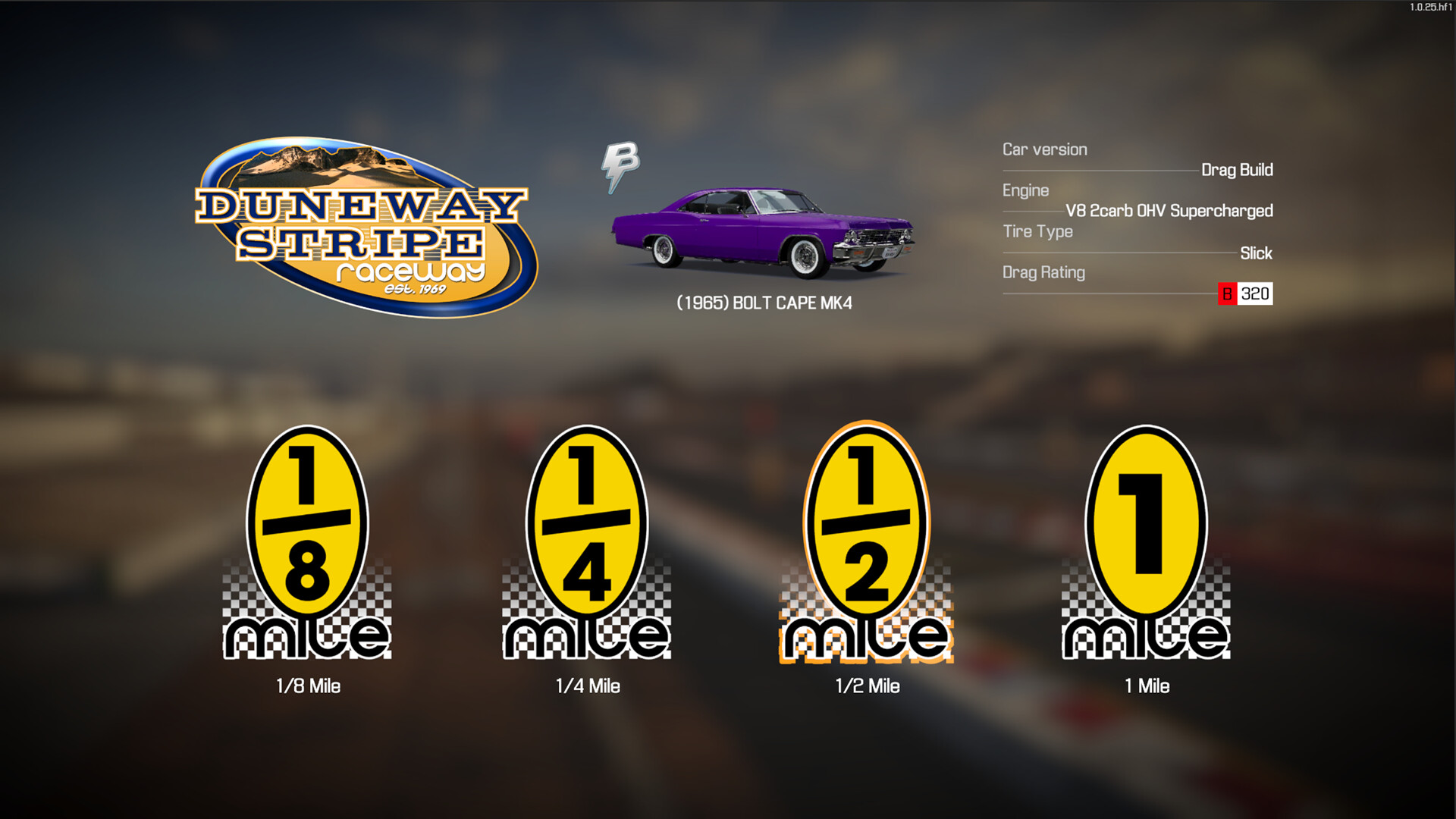Click the 320 drag rating score
This screenshot has width=1456, height=819.
(1256, 295)
